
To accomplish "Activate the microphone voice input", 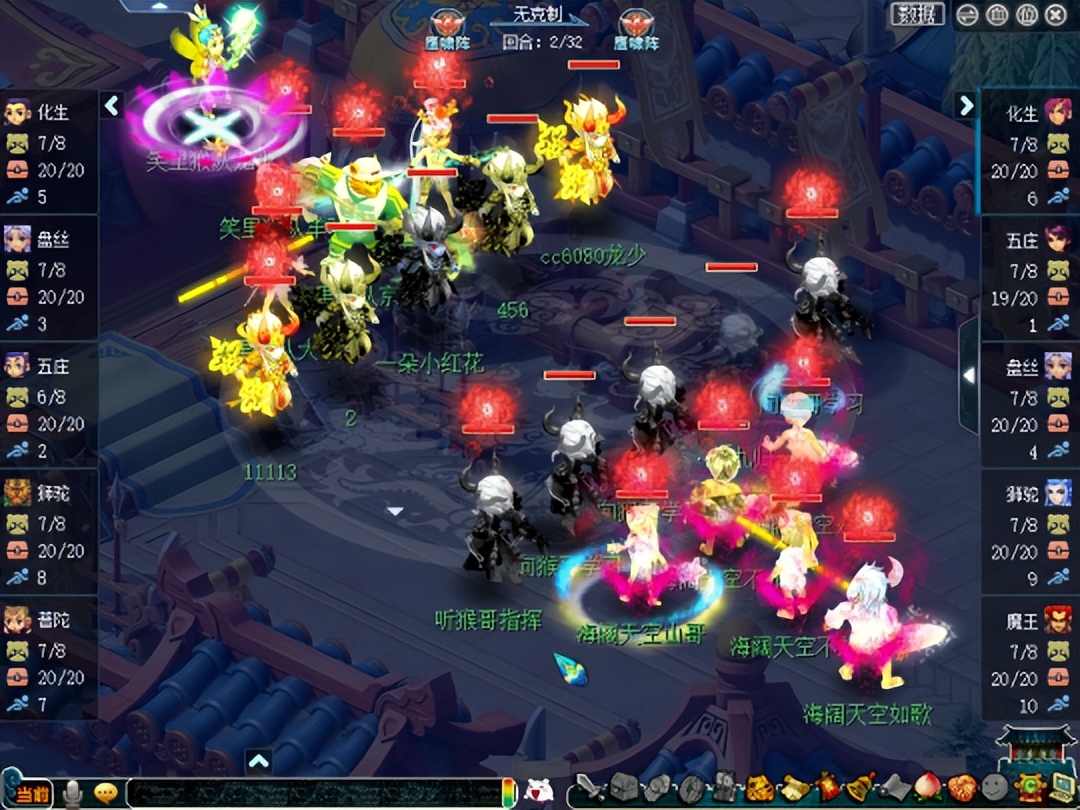I will [72, 793].
